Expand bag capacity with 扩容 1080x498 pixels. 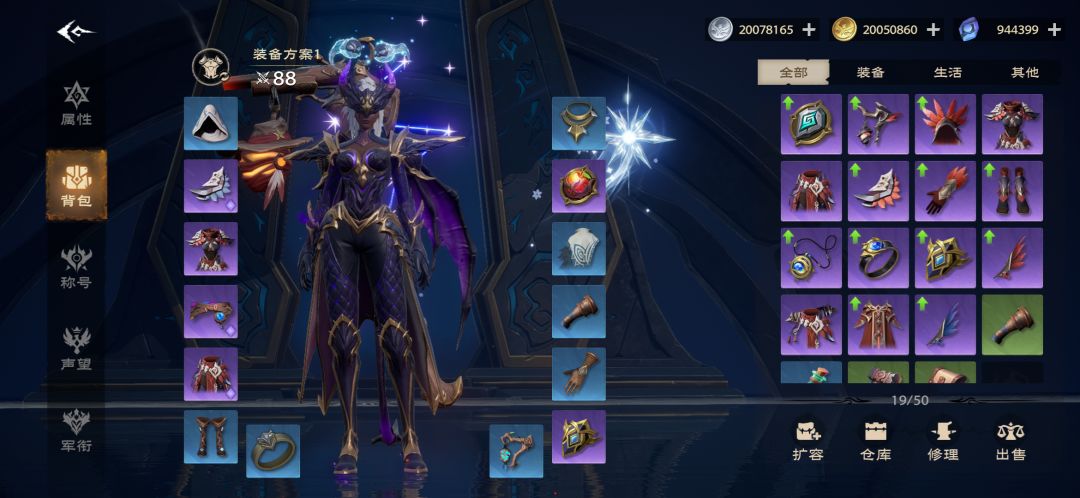[x=808, y=441]
